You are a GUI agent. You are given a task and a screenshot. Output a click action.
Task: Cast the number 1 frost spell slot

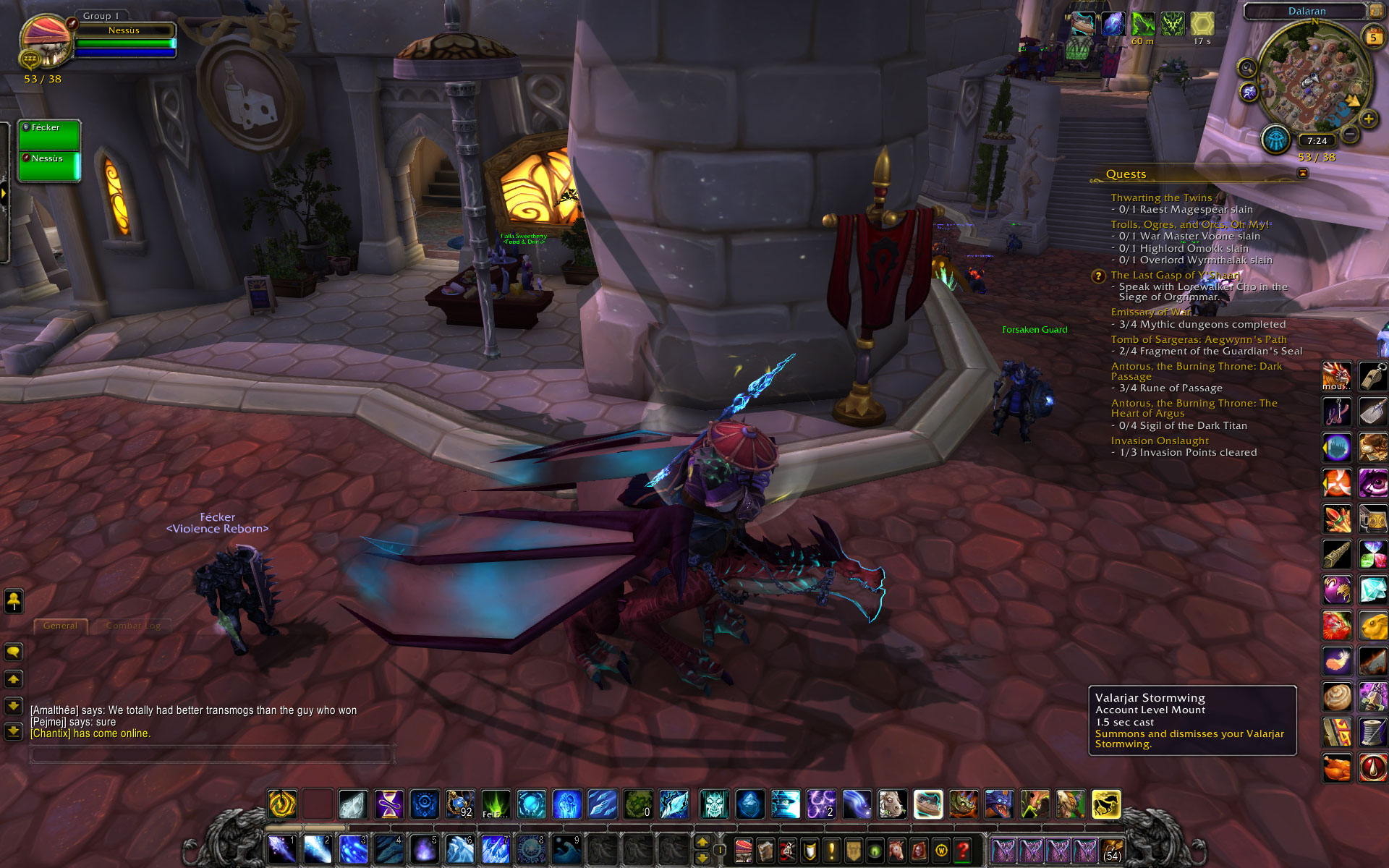pos(281,850)
